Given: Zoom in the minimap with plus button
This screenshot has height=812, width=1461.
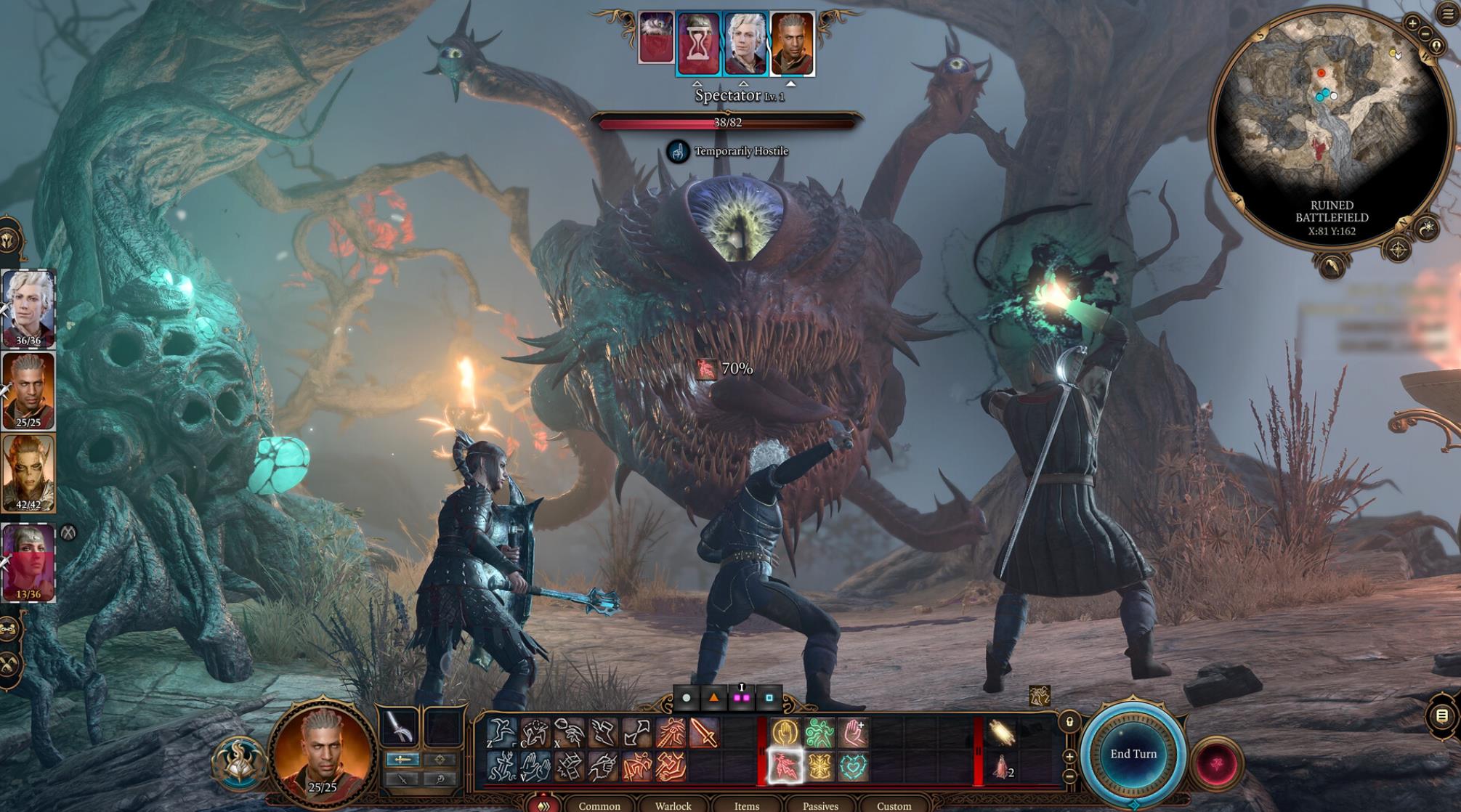Looking at the screenshot, I should 1412,23.
